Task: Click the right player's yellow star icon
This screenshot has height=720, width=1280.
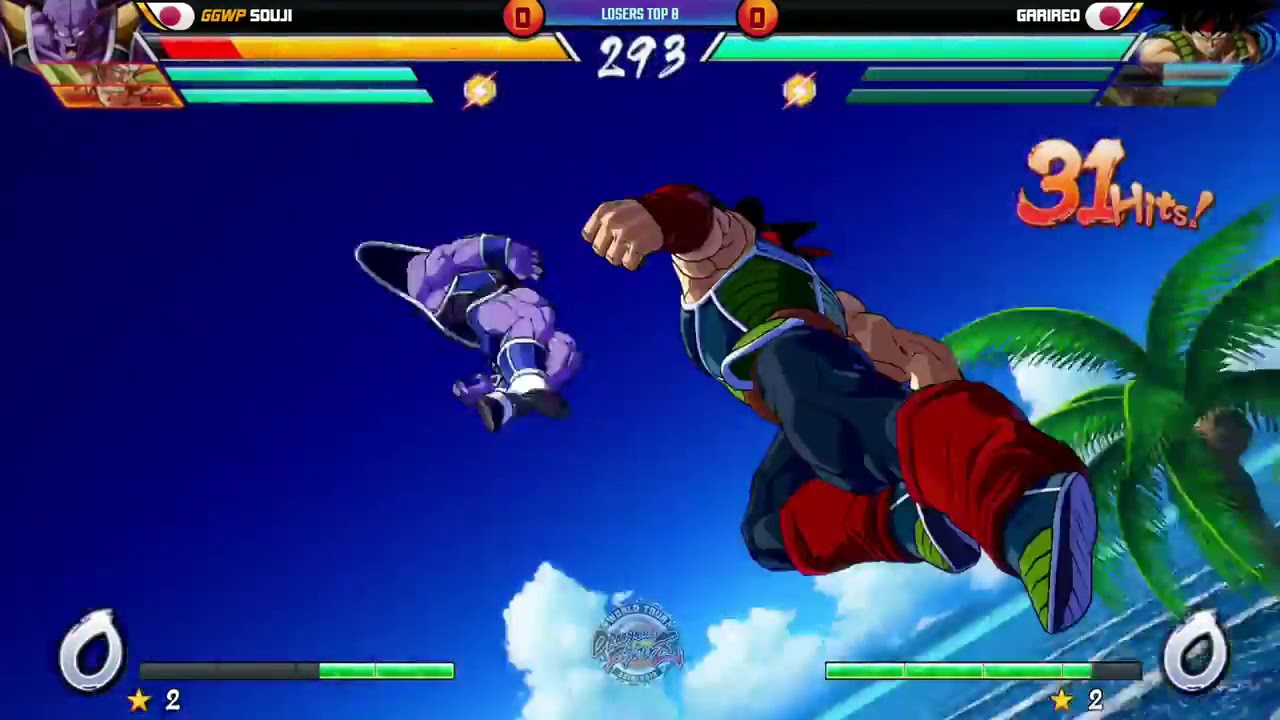Action: [x=1062, y=700]
